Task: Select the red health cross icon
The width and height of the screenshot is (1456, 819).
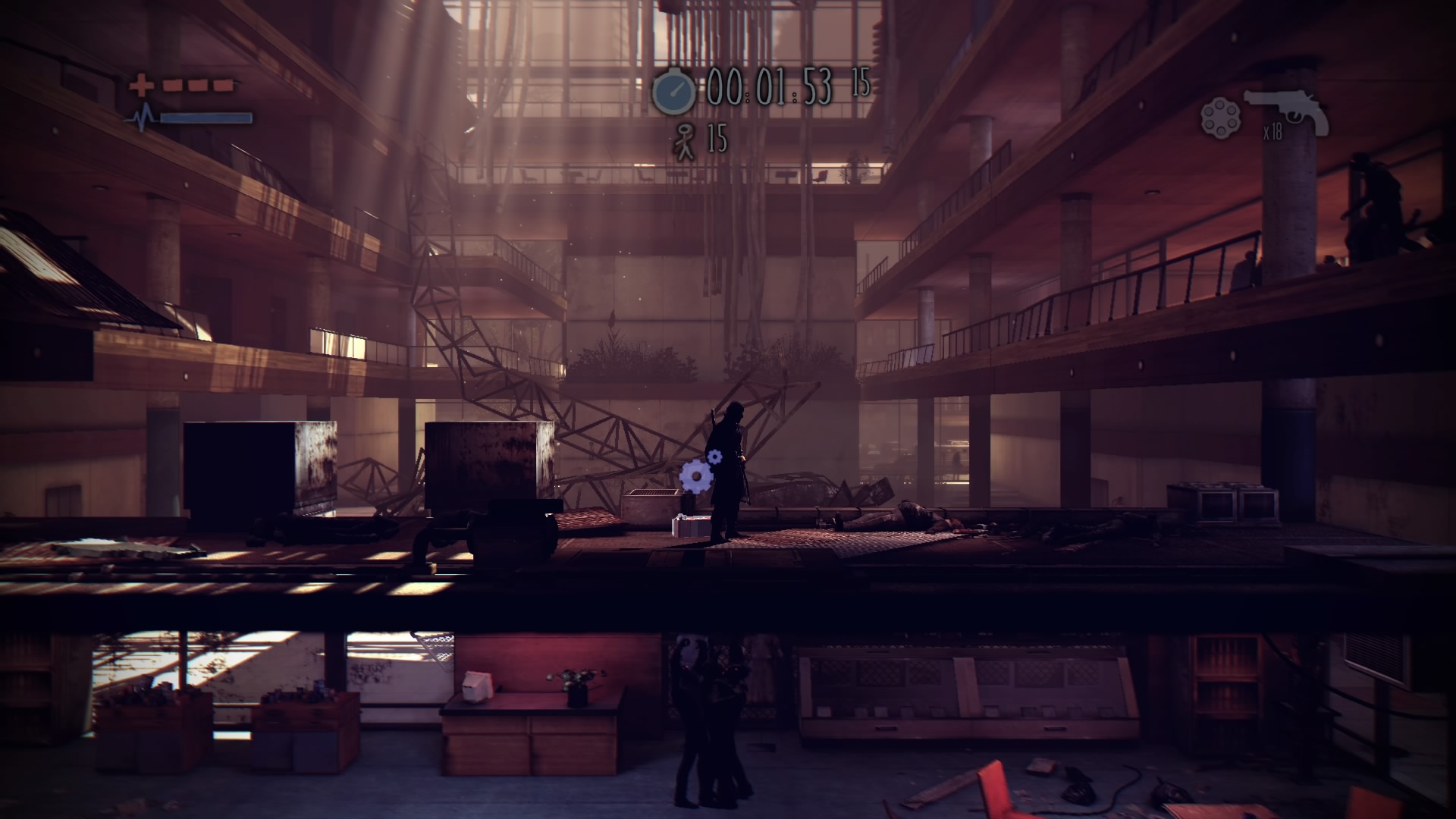Action: click(x=142, y=83)
